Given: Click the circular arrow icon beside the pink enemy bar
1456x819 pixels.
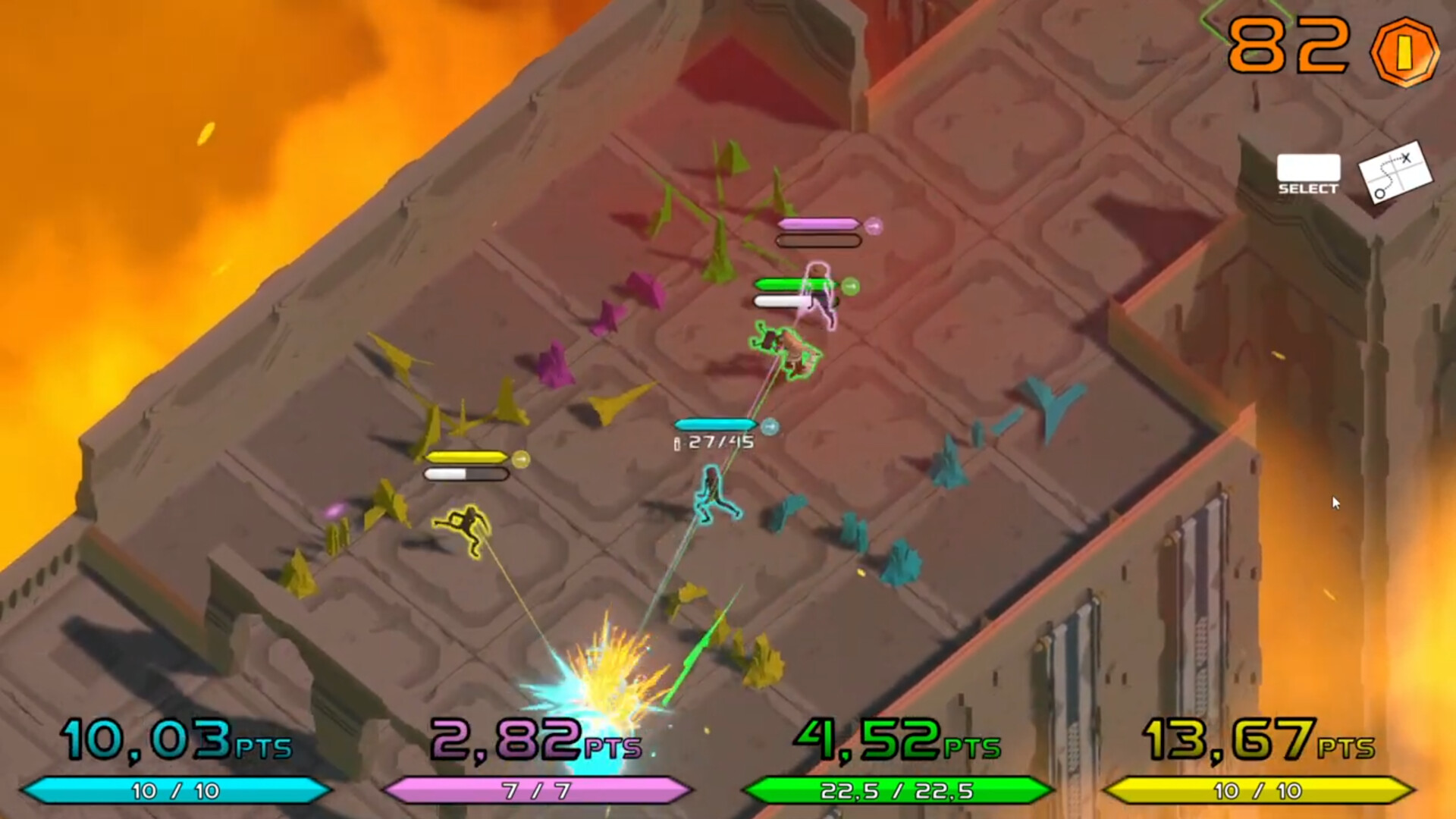Looking at the screenshot, I should (875, 224).
